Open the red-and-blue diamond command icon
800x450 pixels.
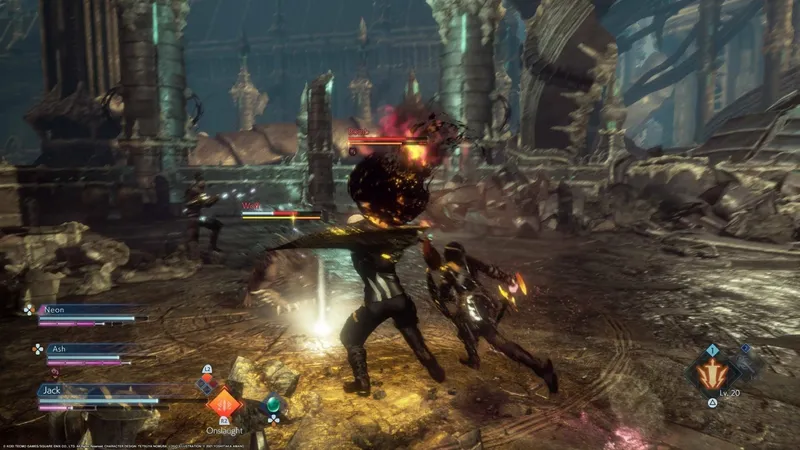click(206, 383)
